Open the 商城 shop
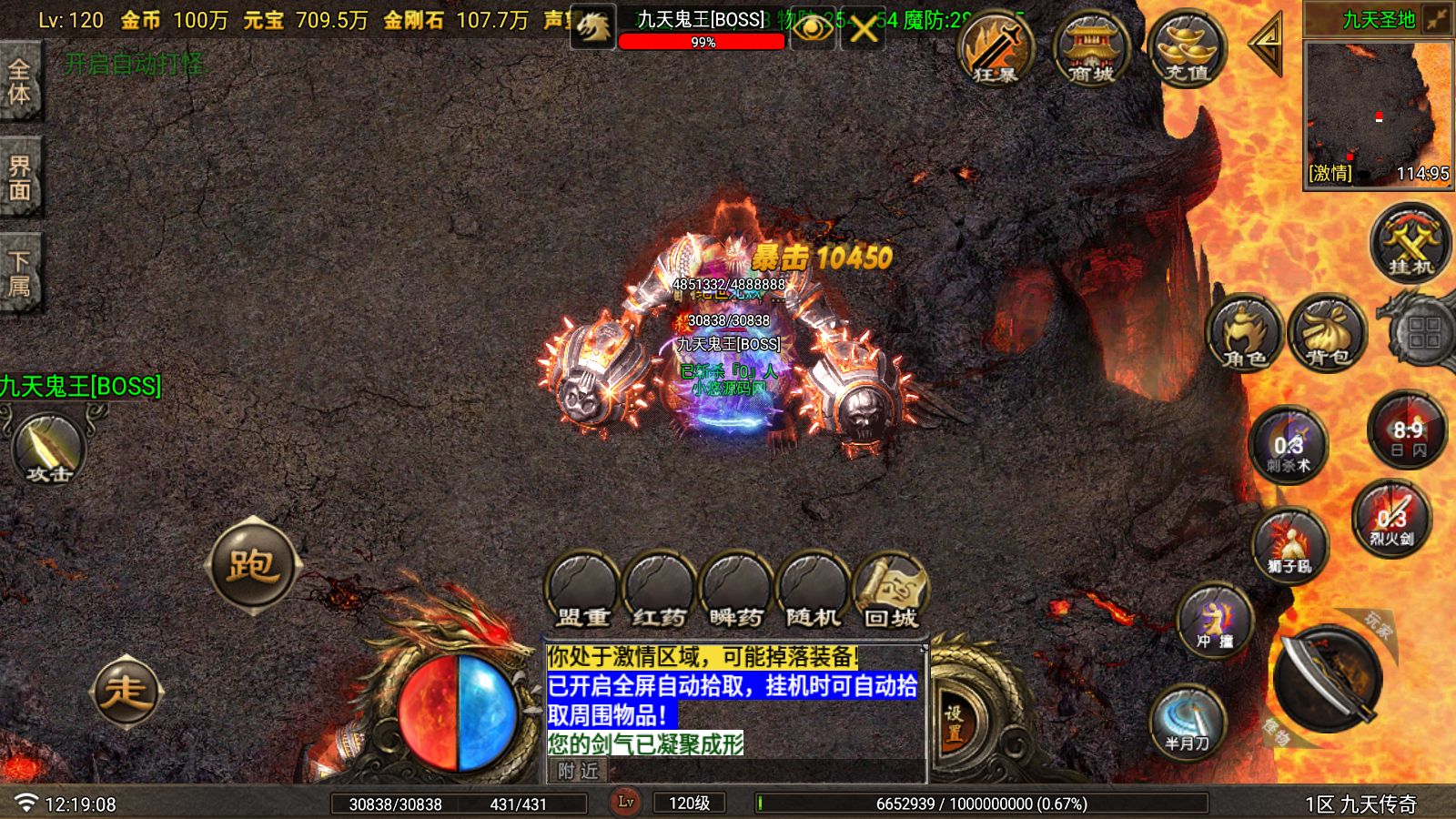The image size is (1456, 819). point(1091,49)
